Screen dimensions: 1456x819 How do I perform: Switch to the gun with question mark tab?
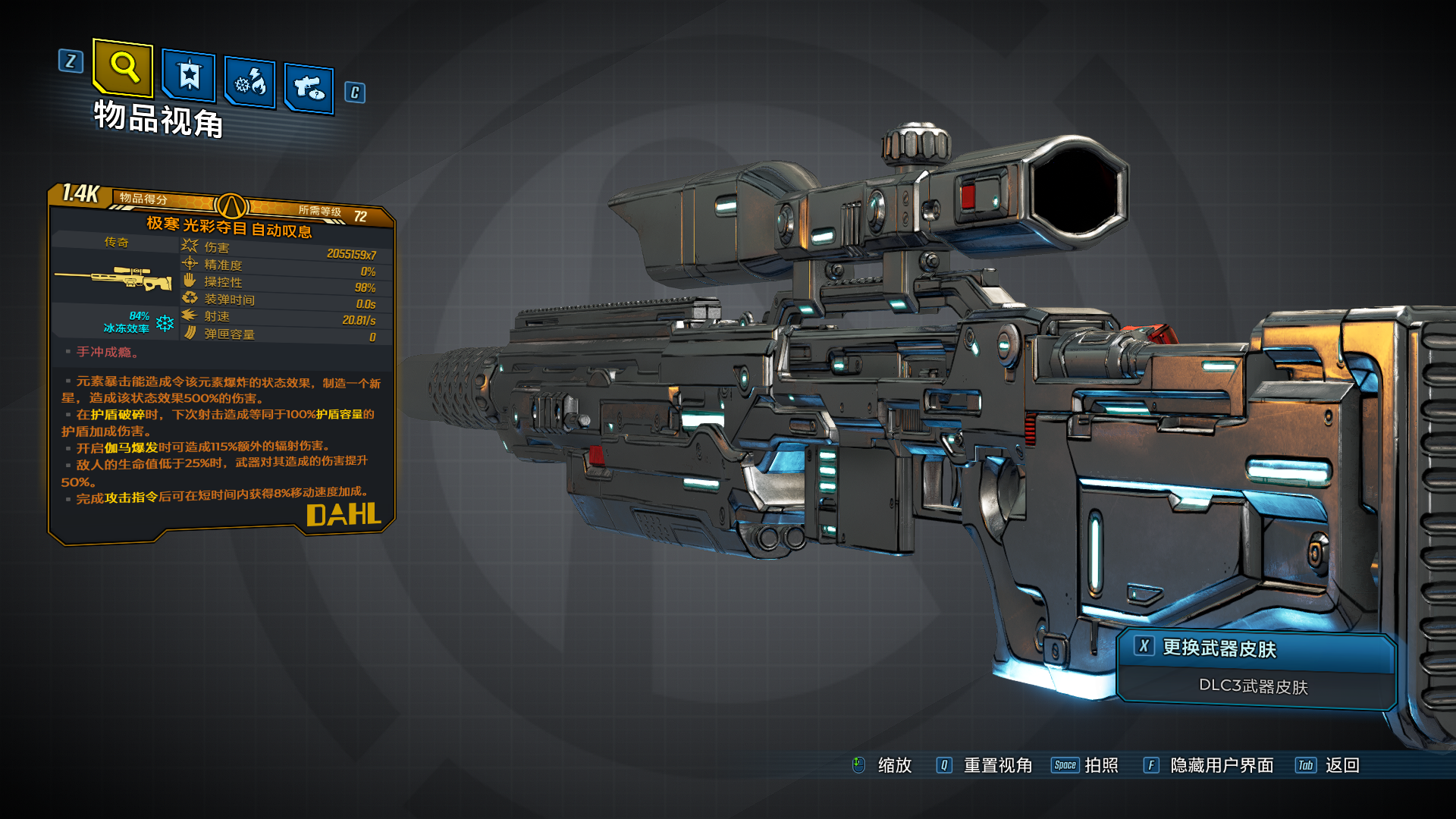pyautogui.click(x=309, y=88)
